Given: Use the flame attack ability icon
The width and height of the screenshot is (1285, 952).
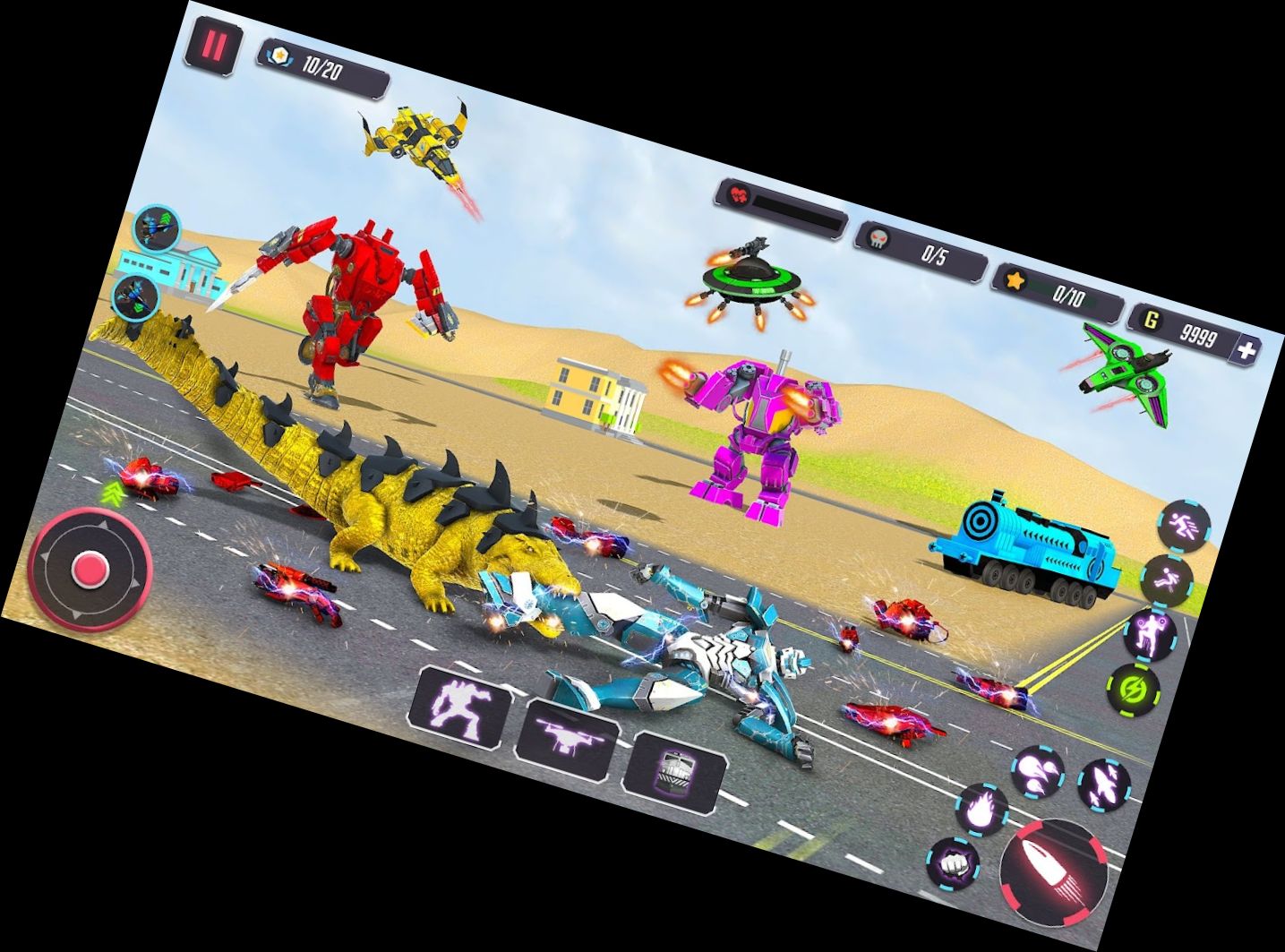Looking at the screenshot, I should 981,810.
